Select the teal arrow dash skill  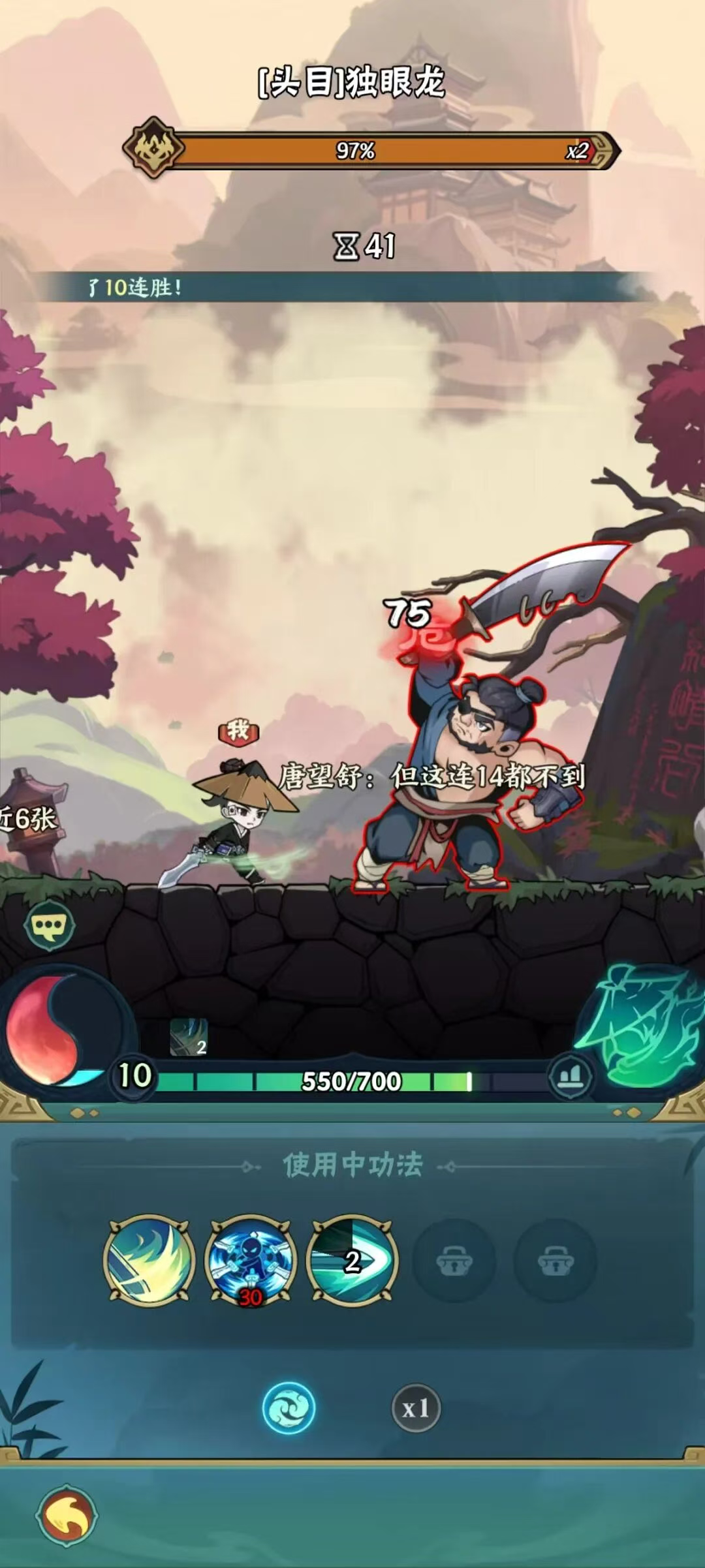[352, 1260]
